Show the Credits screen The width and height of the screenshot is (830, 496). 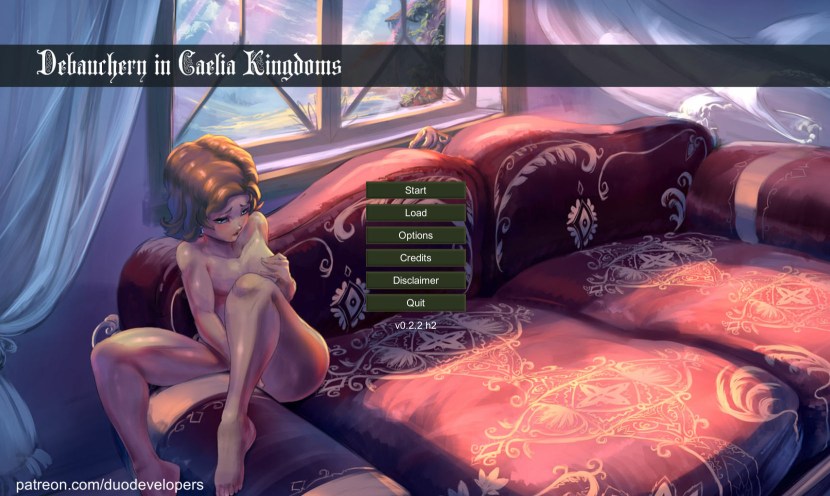coord(415,258)
